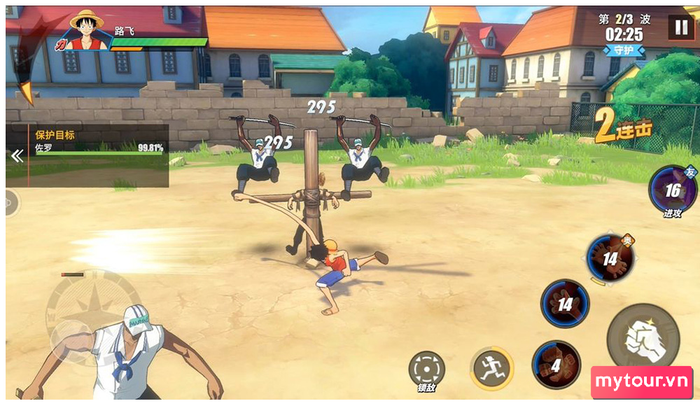Activate the 锁敌 lock-on target button

[x=427, y=369]
